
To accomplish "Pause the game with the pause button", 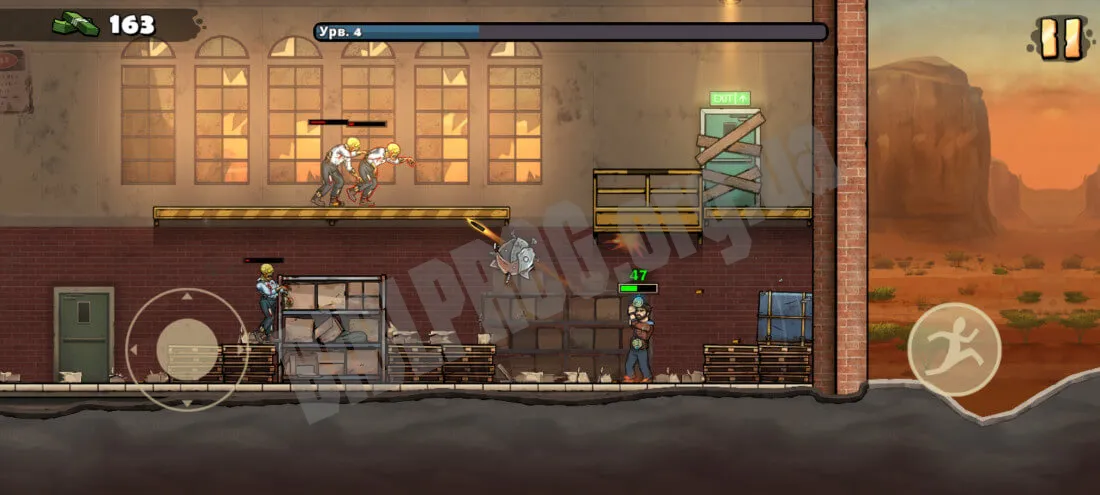I will pyautogui.click(x=1056, y=38).
